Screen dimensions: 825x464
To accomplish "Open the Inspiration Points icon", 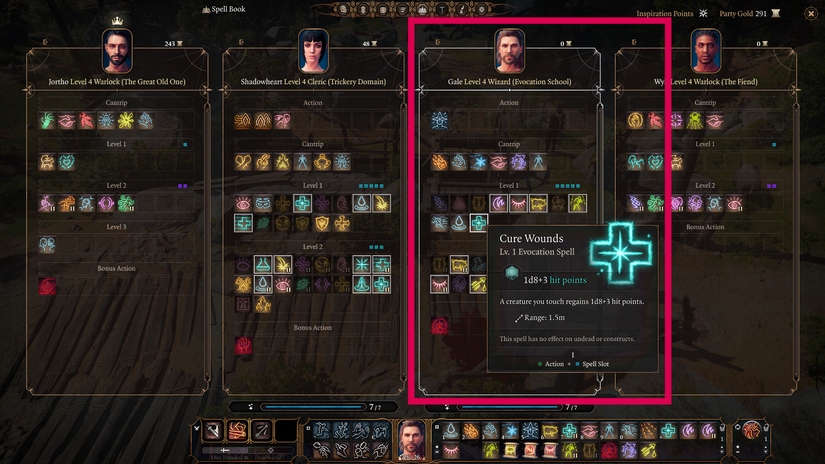I will pyautogui.click(x=704, y=14).
